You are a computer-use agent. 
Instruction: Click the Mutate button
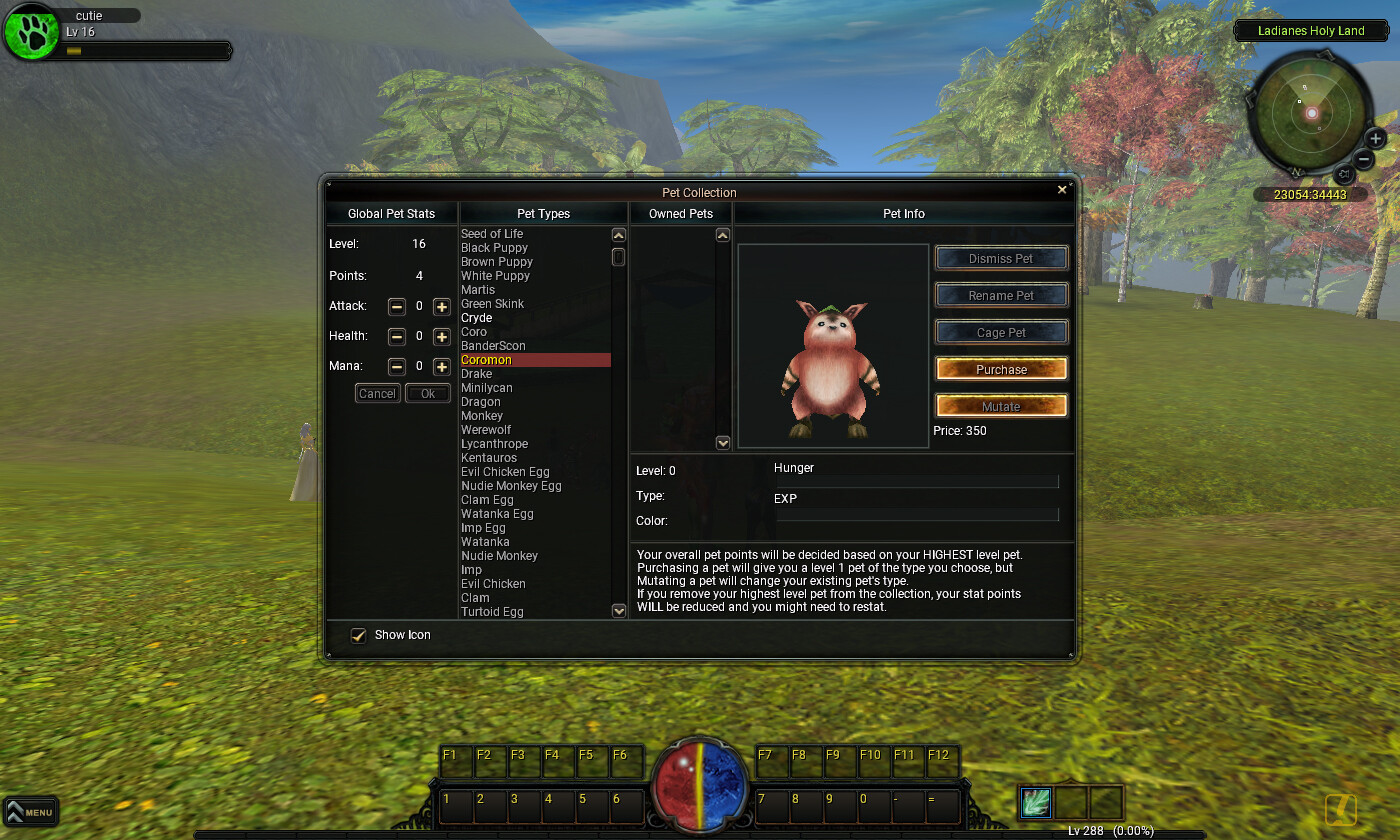[1001, 405]
